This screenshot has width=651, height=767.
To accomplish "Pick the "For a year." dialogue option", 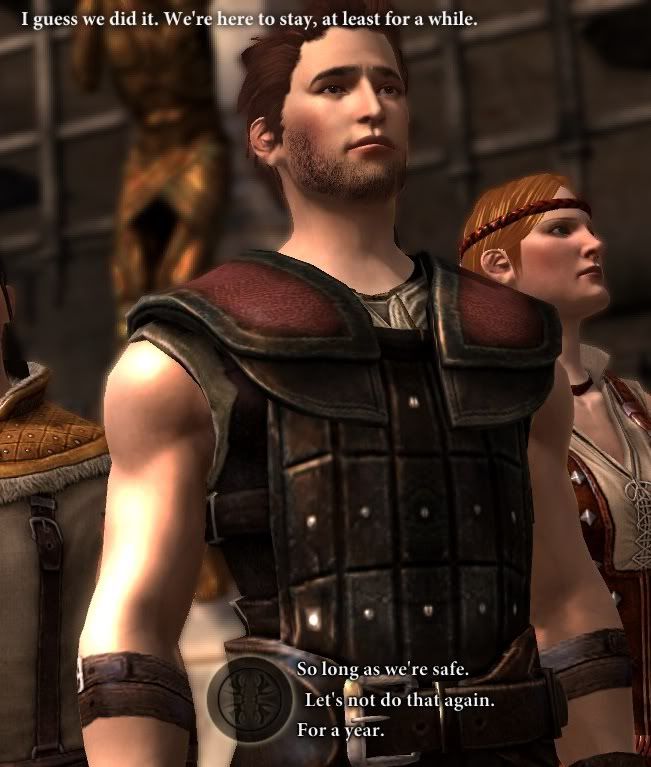I will pos(340,729).
